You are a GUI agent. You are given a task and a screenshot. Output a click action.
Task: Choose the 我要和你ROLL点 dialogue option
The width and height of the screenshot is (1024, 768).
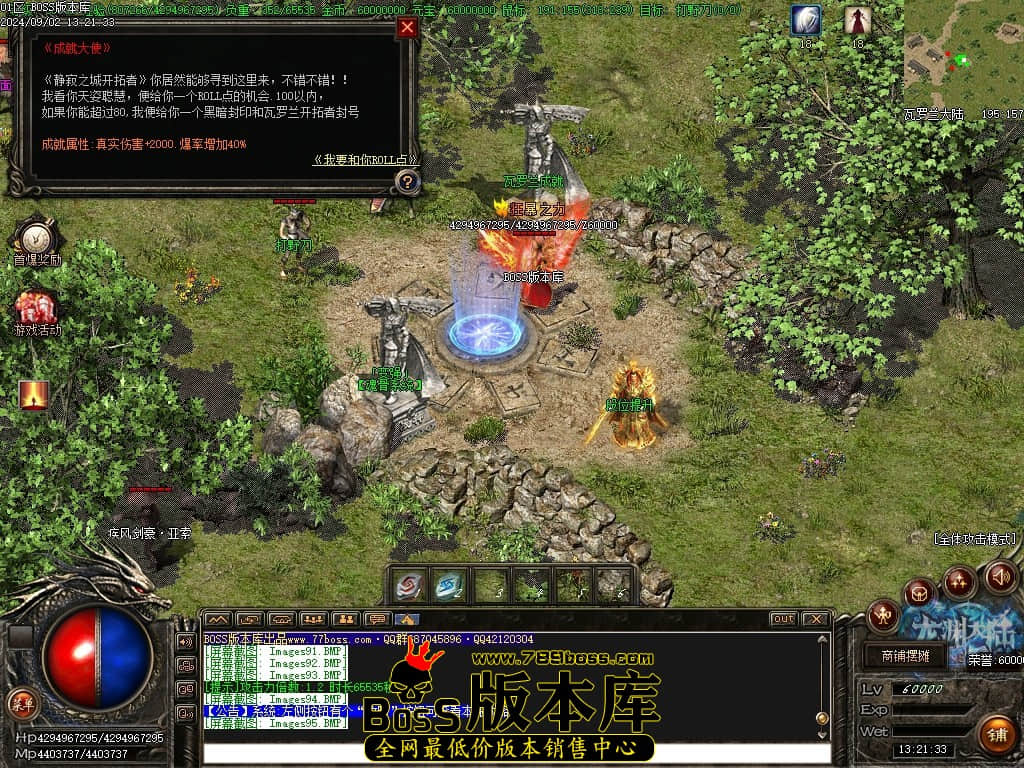coord(365,159)
